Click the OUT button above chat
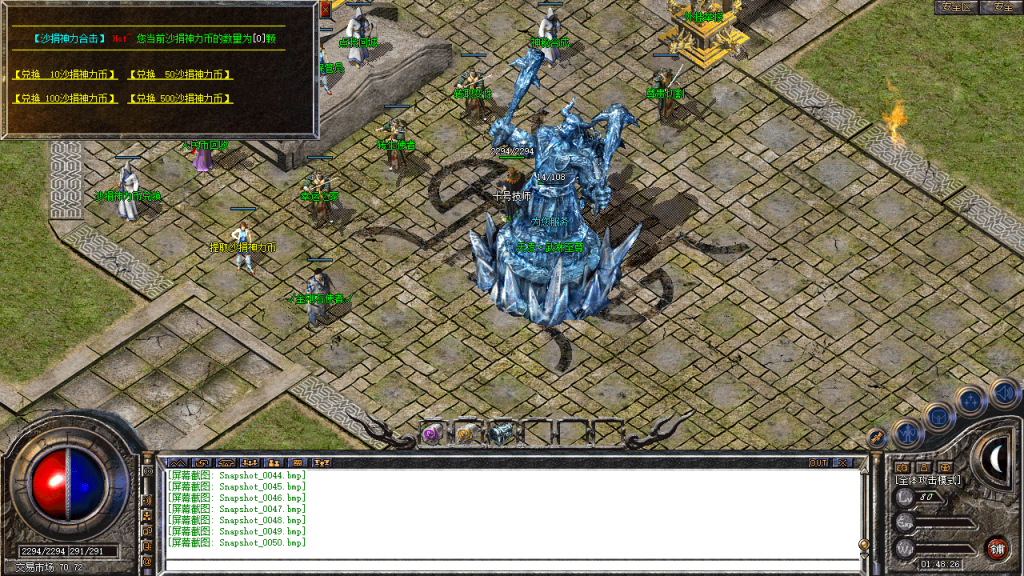Viewport: 1024px width, 576px height. [818, 463]
